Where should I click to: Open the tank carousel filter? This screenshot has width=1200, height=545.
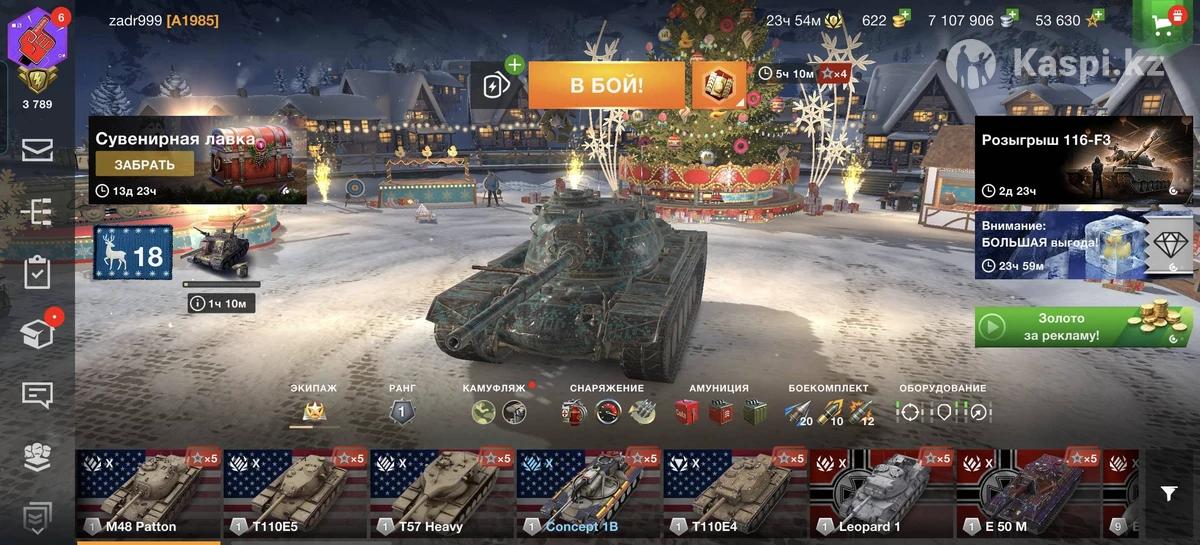click(x=1168, y=493)
